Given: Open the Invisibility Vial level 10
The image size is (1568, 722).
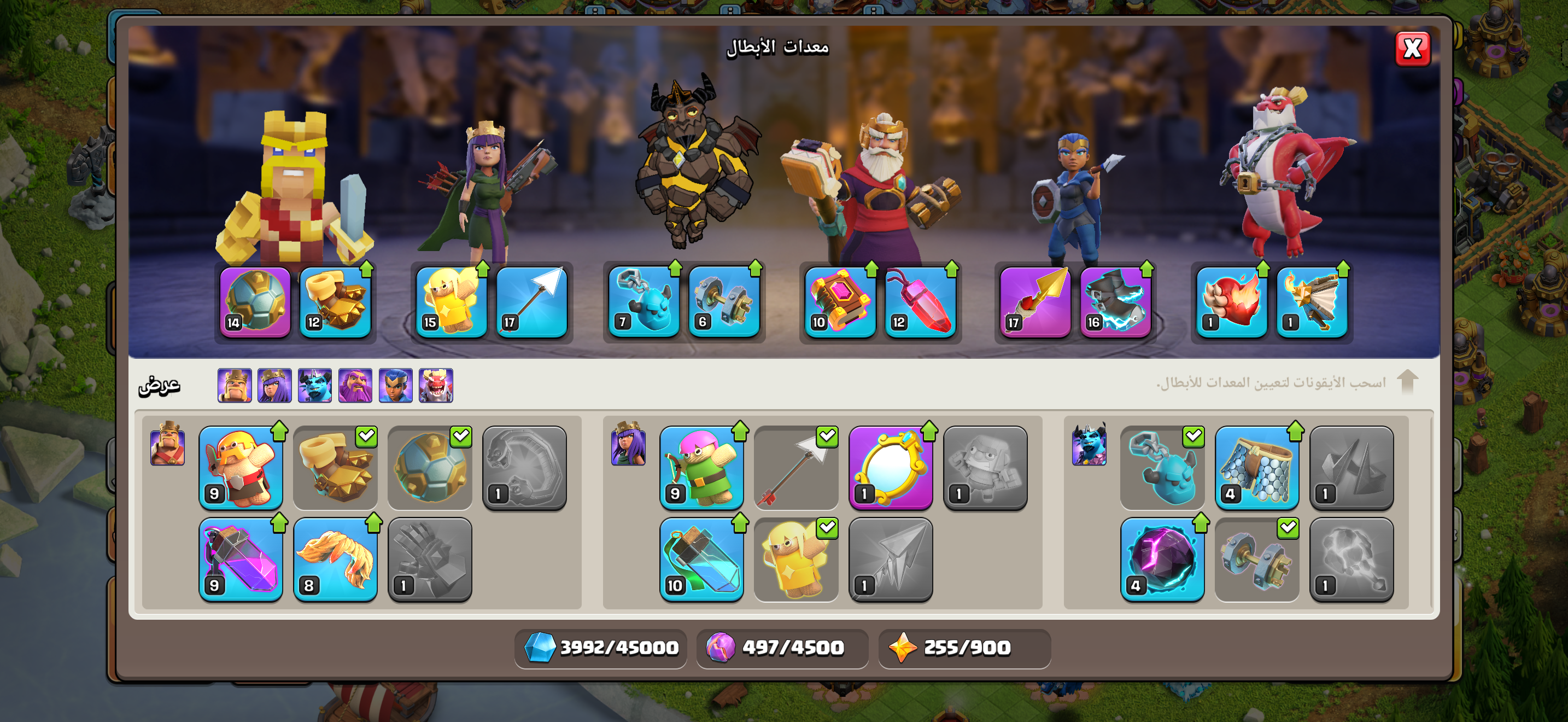Looking at the screenshot, I should (x=702, y=560).
